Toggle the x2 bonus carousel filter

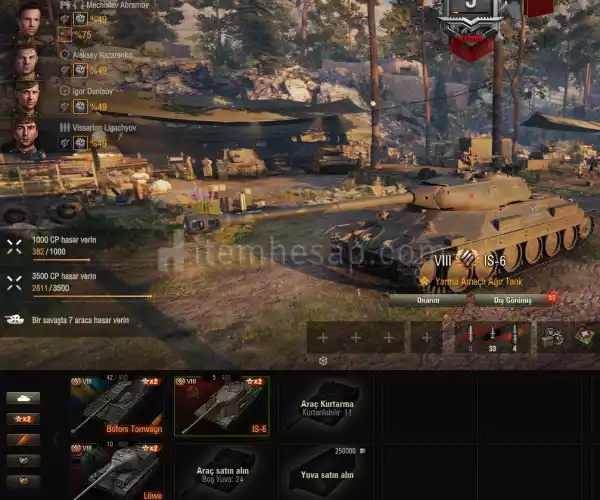[24, 419]
